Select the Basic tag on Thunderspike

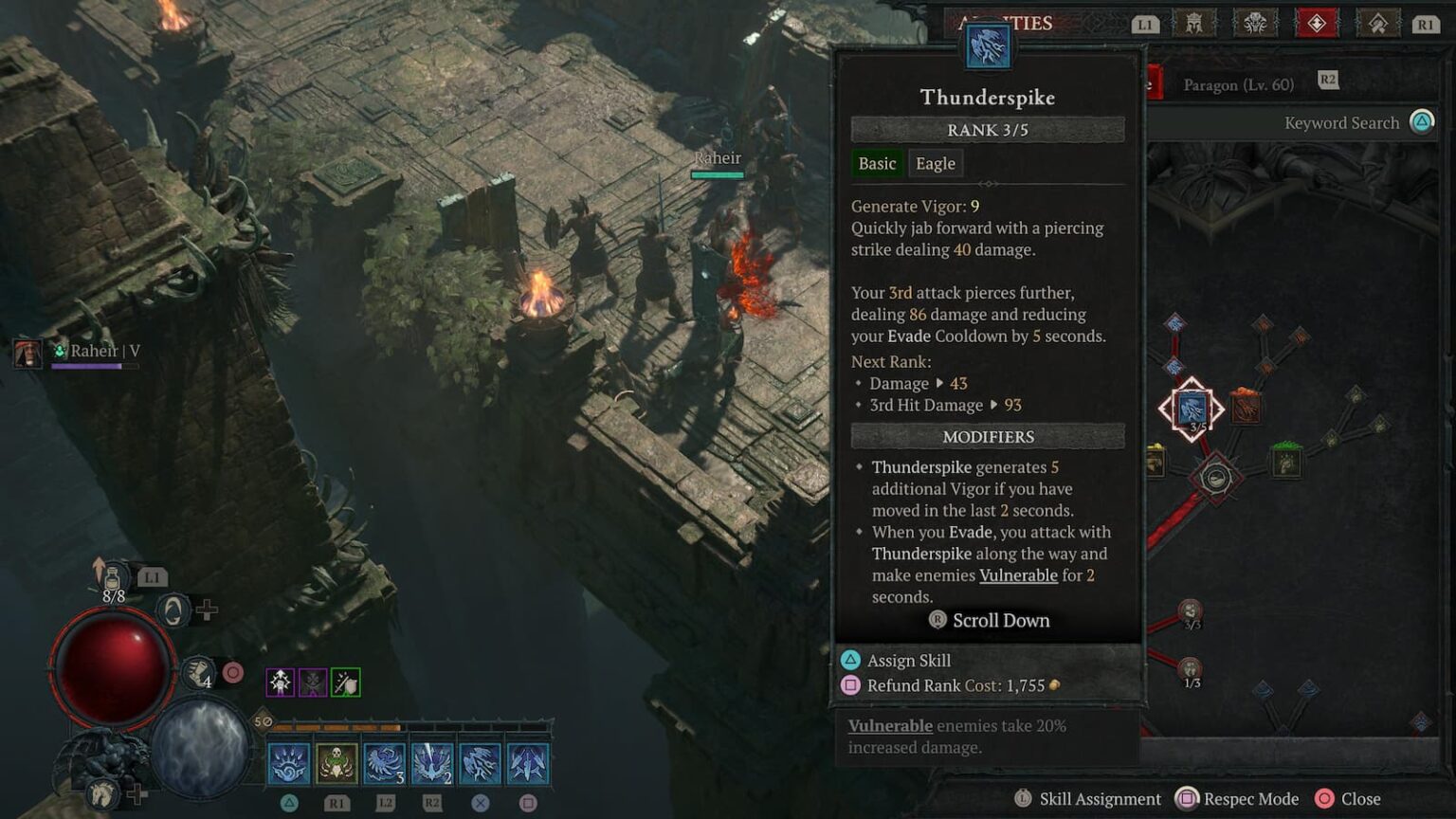coord(877,163)
